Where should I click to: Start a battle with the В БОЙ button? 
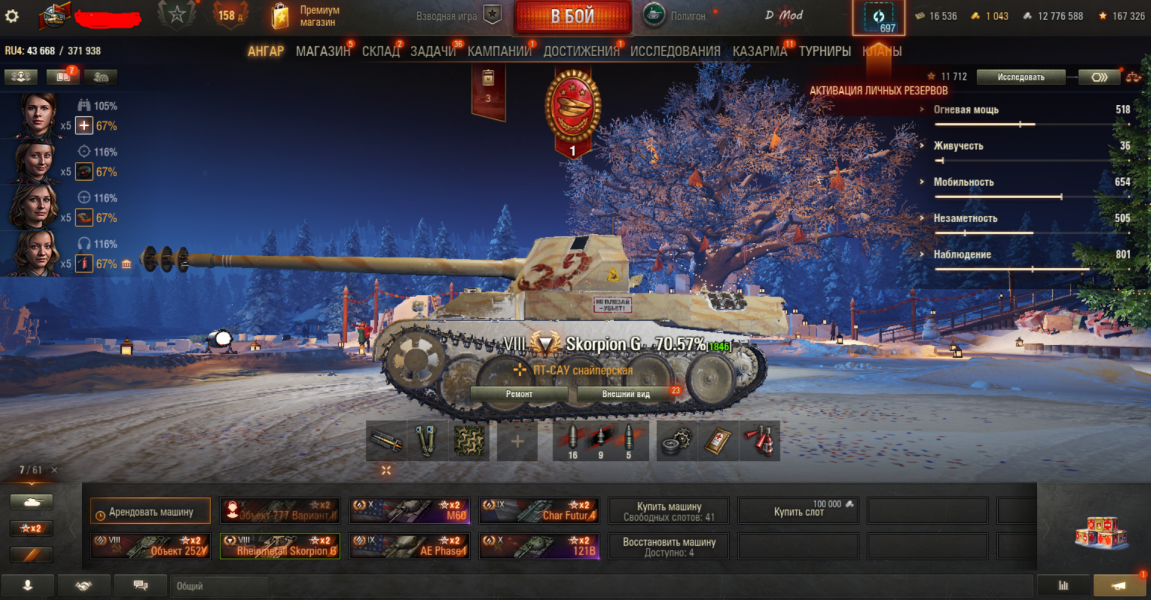572,17
